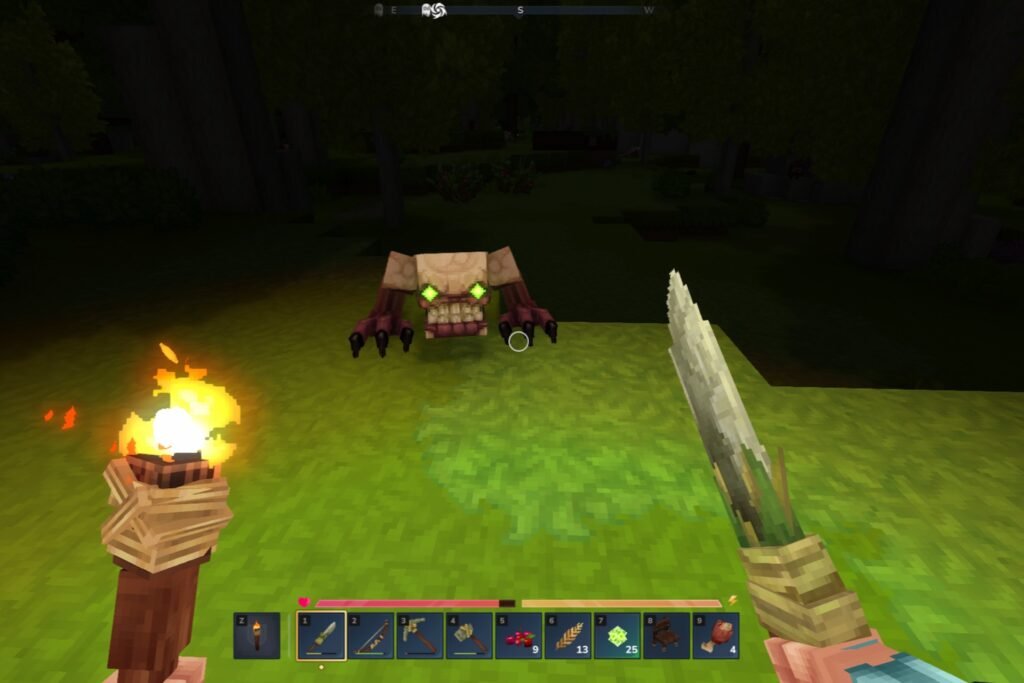This screenshot has height=683, width=1024.
Task: Select the knife in hotbar slot 1
Action: pos(322,636)
